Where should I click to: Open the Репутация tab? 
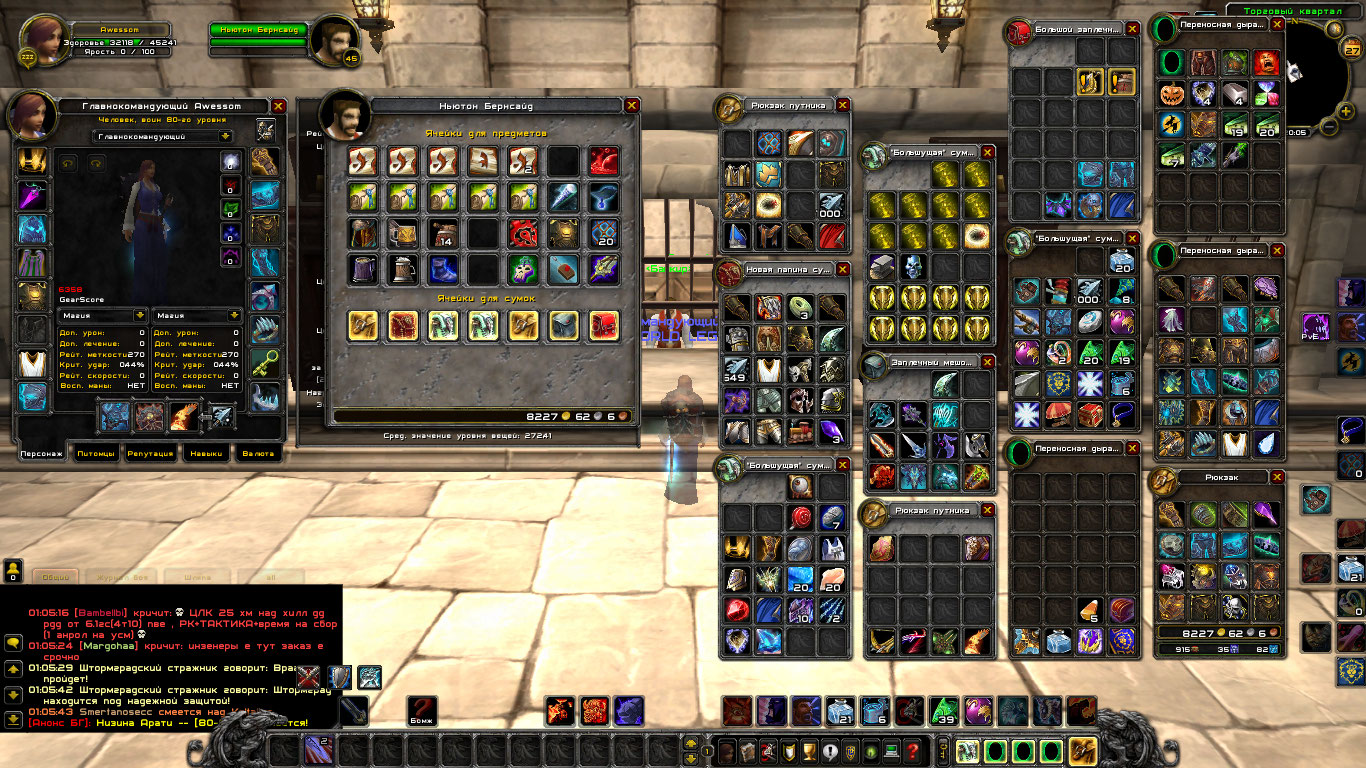click(151, 453)
